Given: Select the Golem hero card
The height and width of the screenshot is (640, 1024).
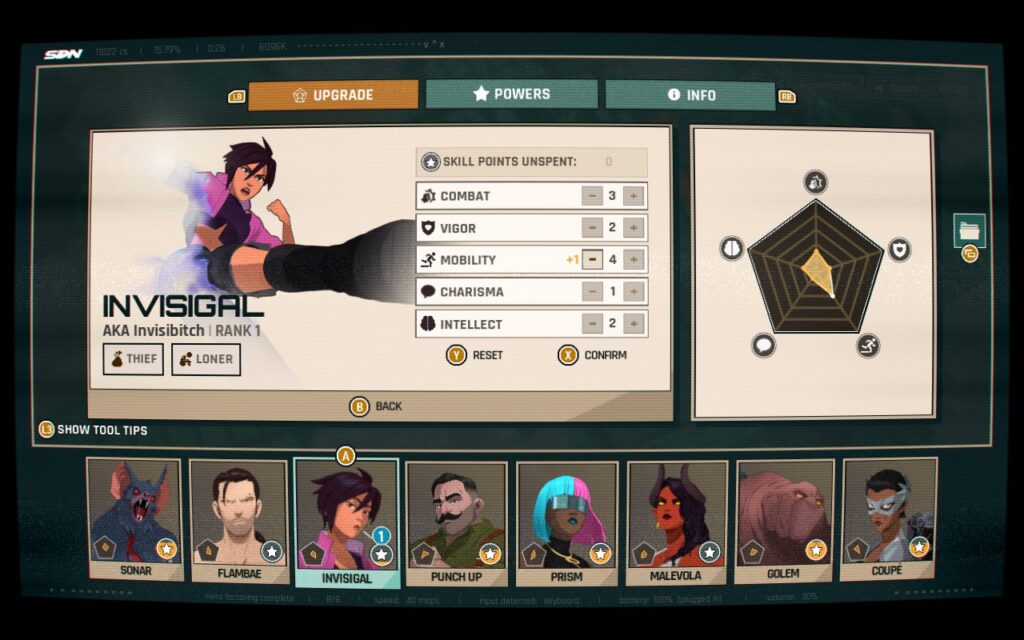Looking at the screenshot, I should 785,520.
